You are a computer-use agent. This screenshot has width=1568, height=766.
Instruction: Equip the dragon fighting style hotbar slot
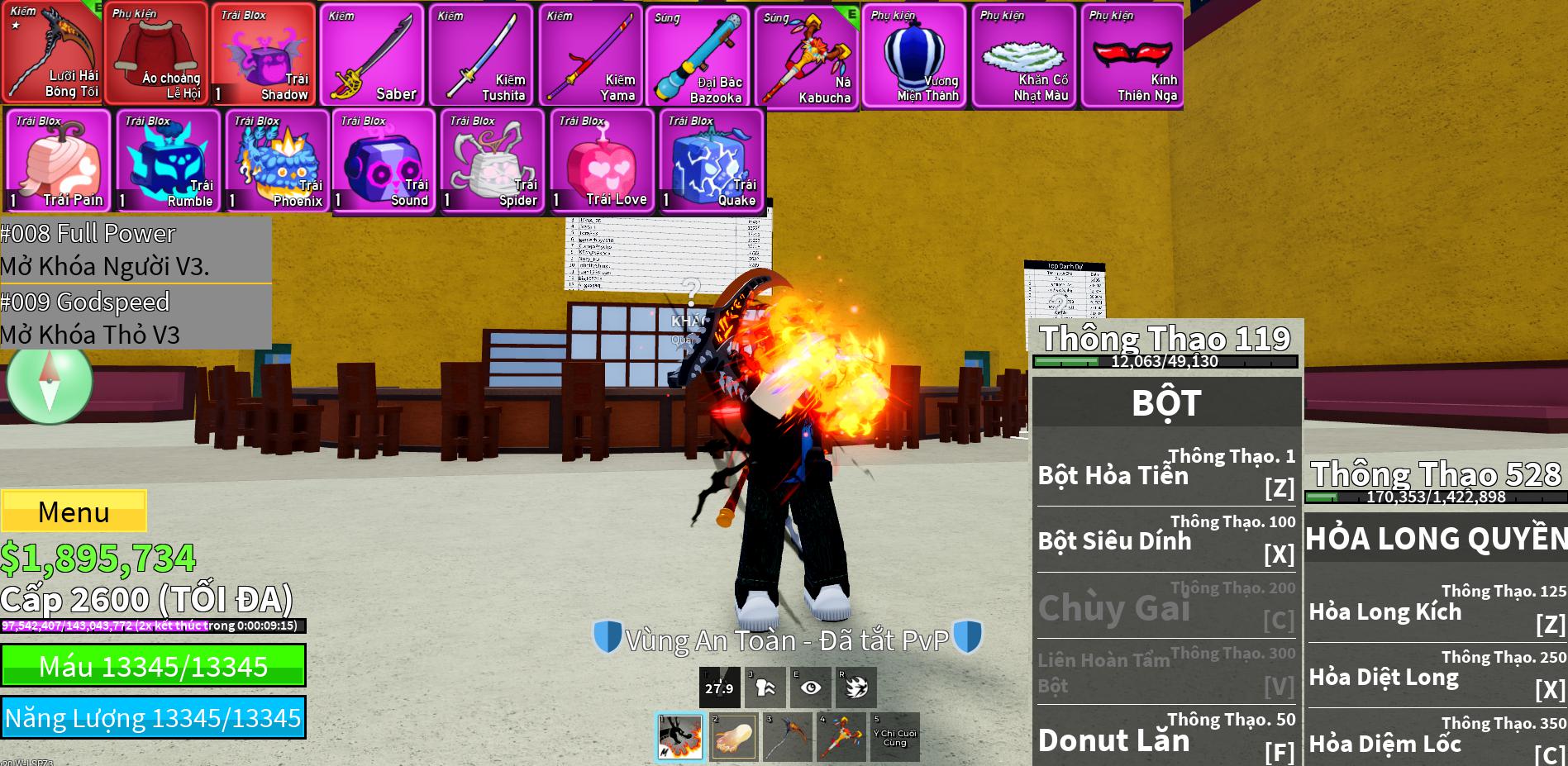(680, 736)
